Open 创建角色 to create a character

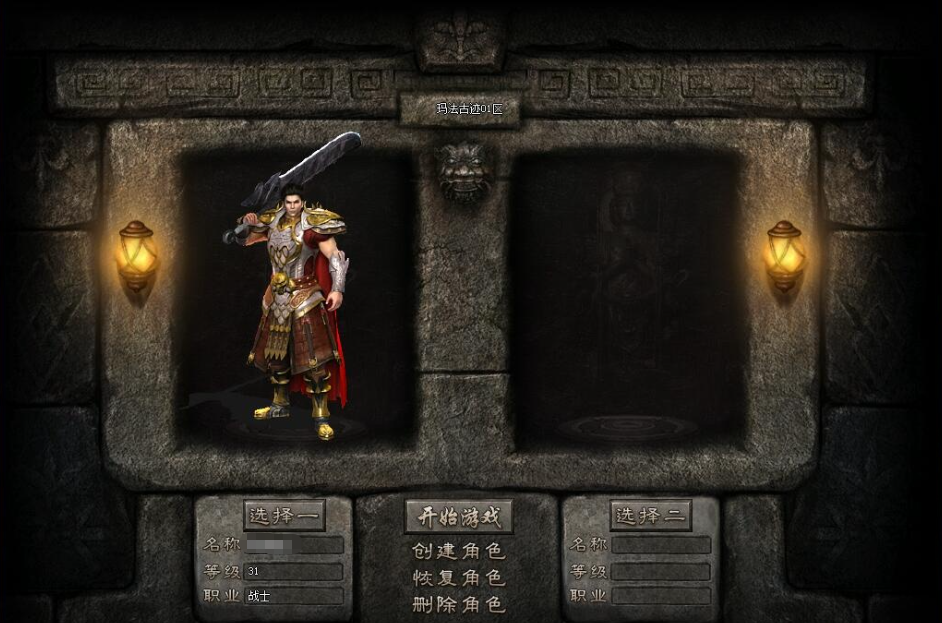pos(459,551)
